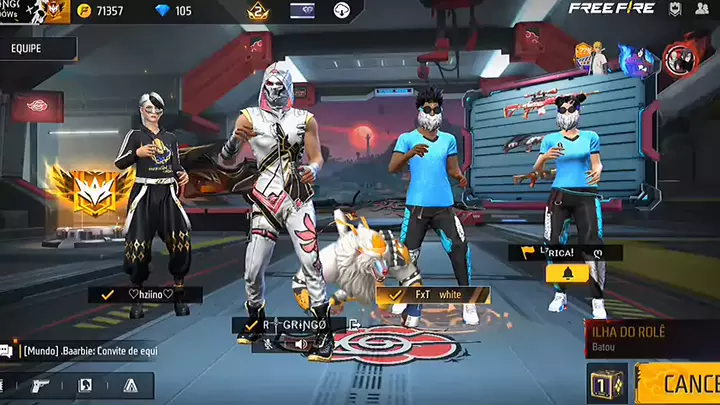The image size is (720, 405).
Task: Open the triangle logo icon in the bottom bar
Action: coord(130,385)
